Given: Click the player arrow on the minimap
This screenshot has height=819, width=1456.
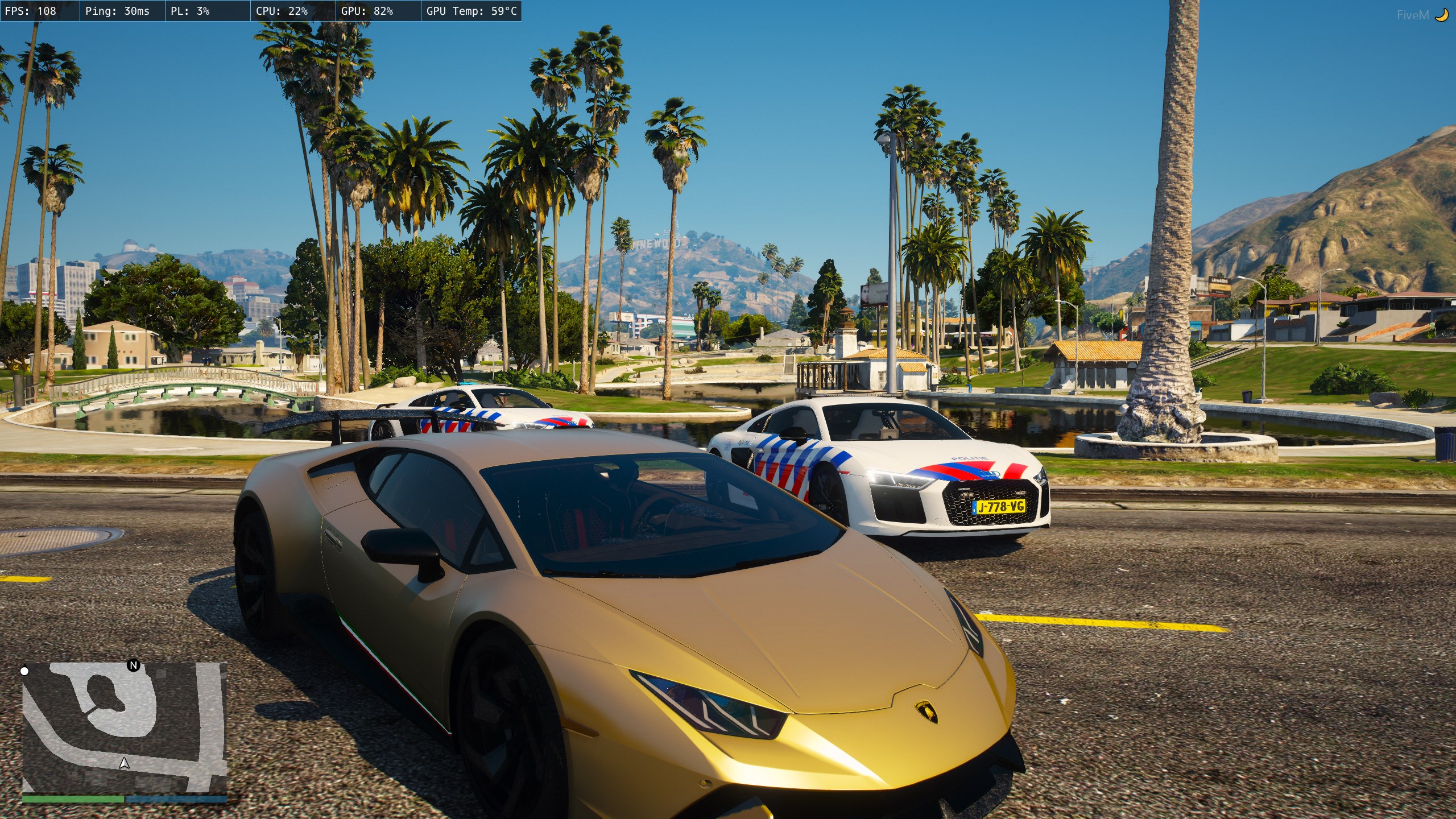Looking at the screenshot, I should tap(125, 763).
